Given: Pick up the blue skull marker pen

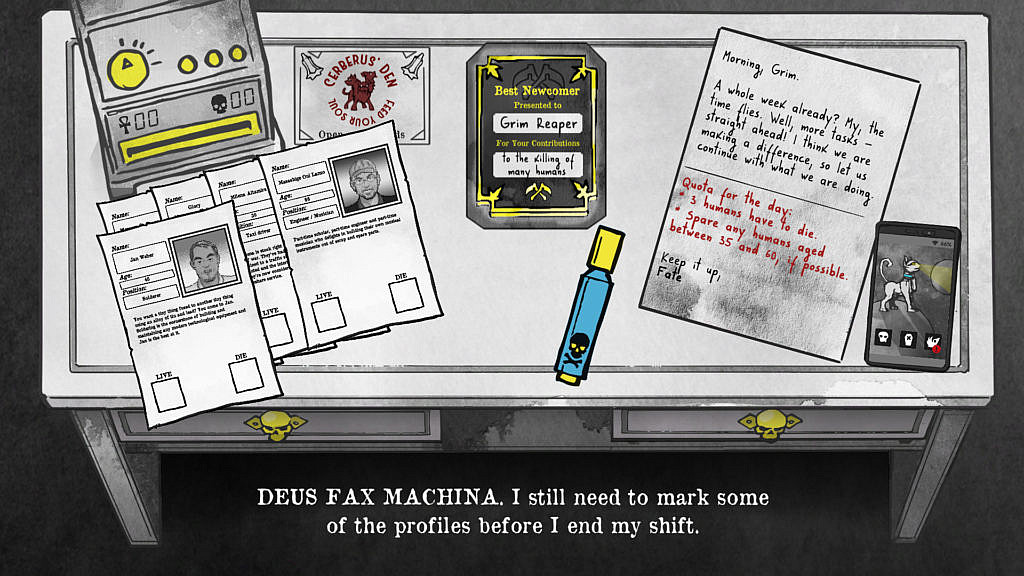Looking at the screenshot, I should (x=590, y=305).
